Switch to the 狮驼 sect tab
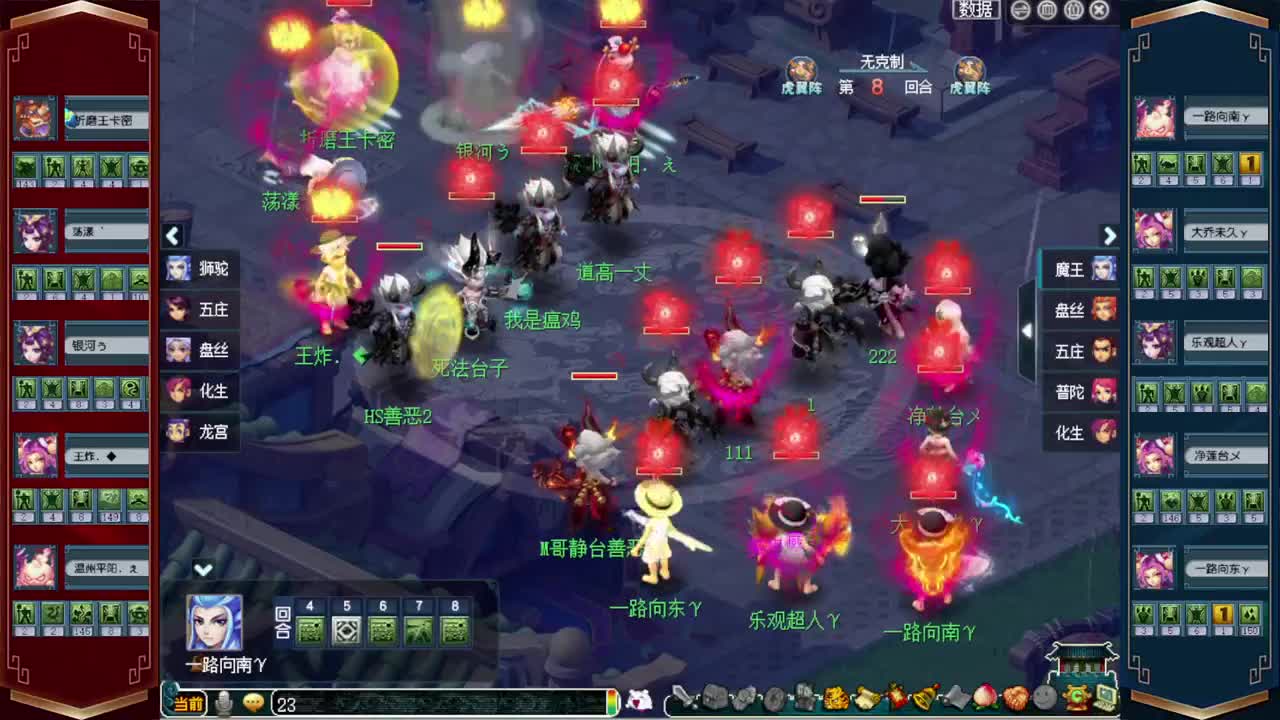The image size is (1280, 720). click(x=199, y=270)
